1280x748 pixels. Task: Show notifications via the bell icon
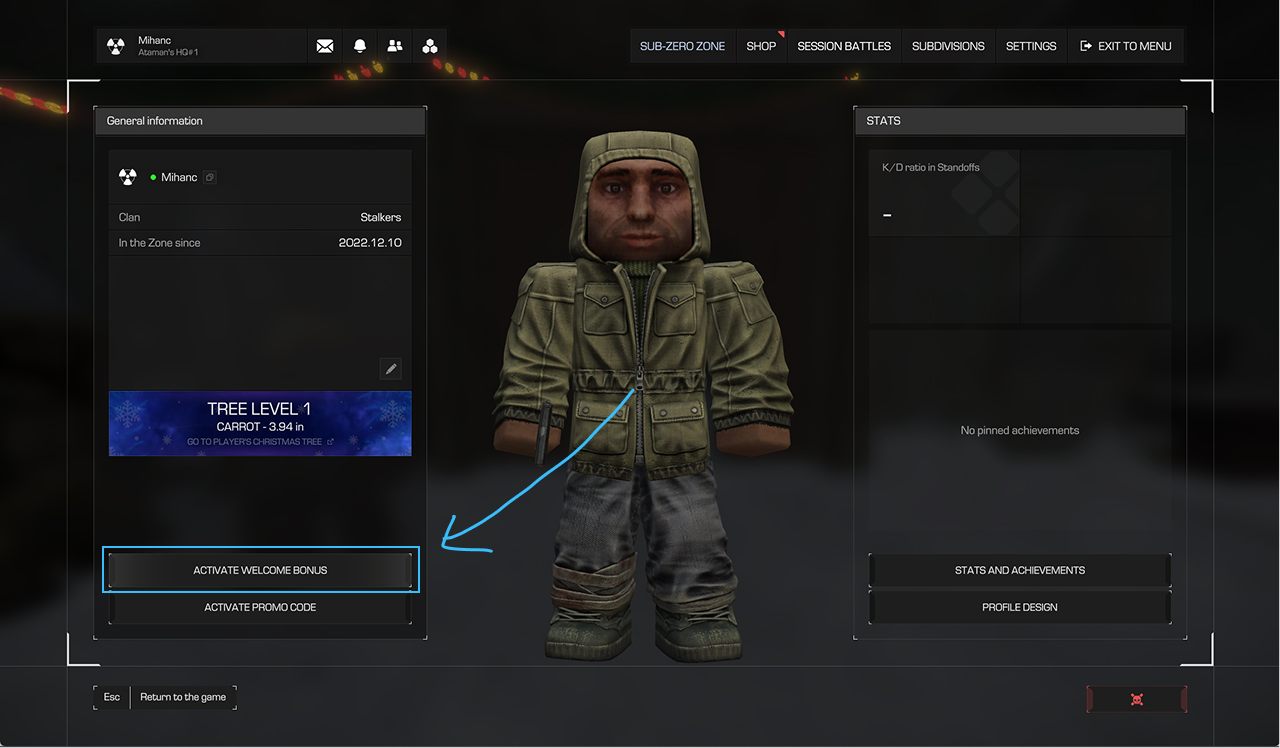tap(360, 46)
